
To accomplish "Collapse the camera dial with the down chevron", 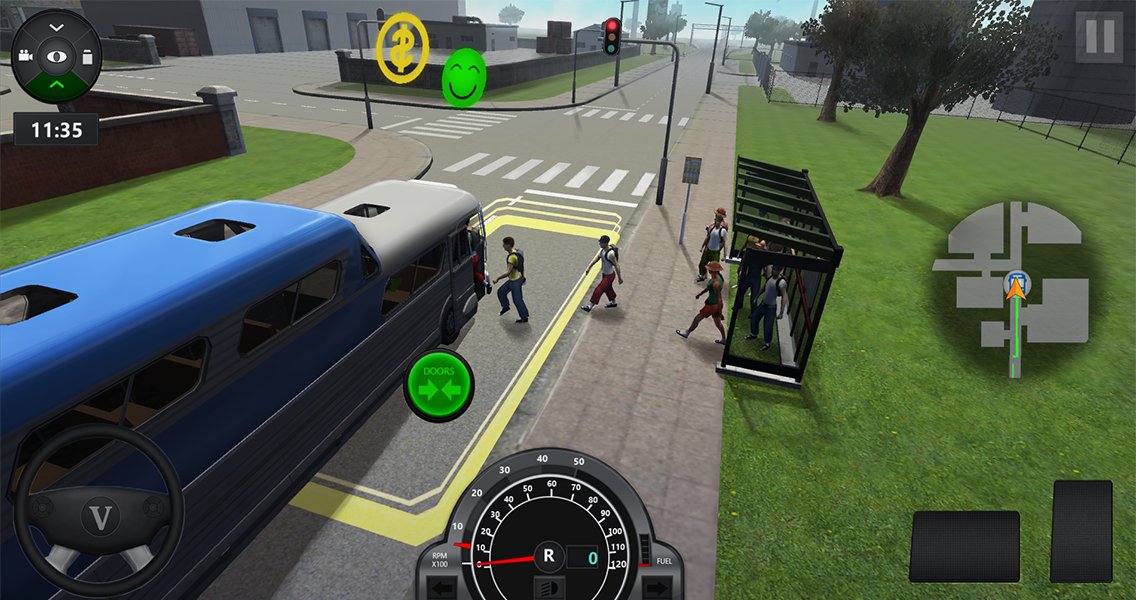I will click(56, 25).
